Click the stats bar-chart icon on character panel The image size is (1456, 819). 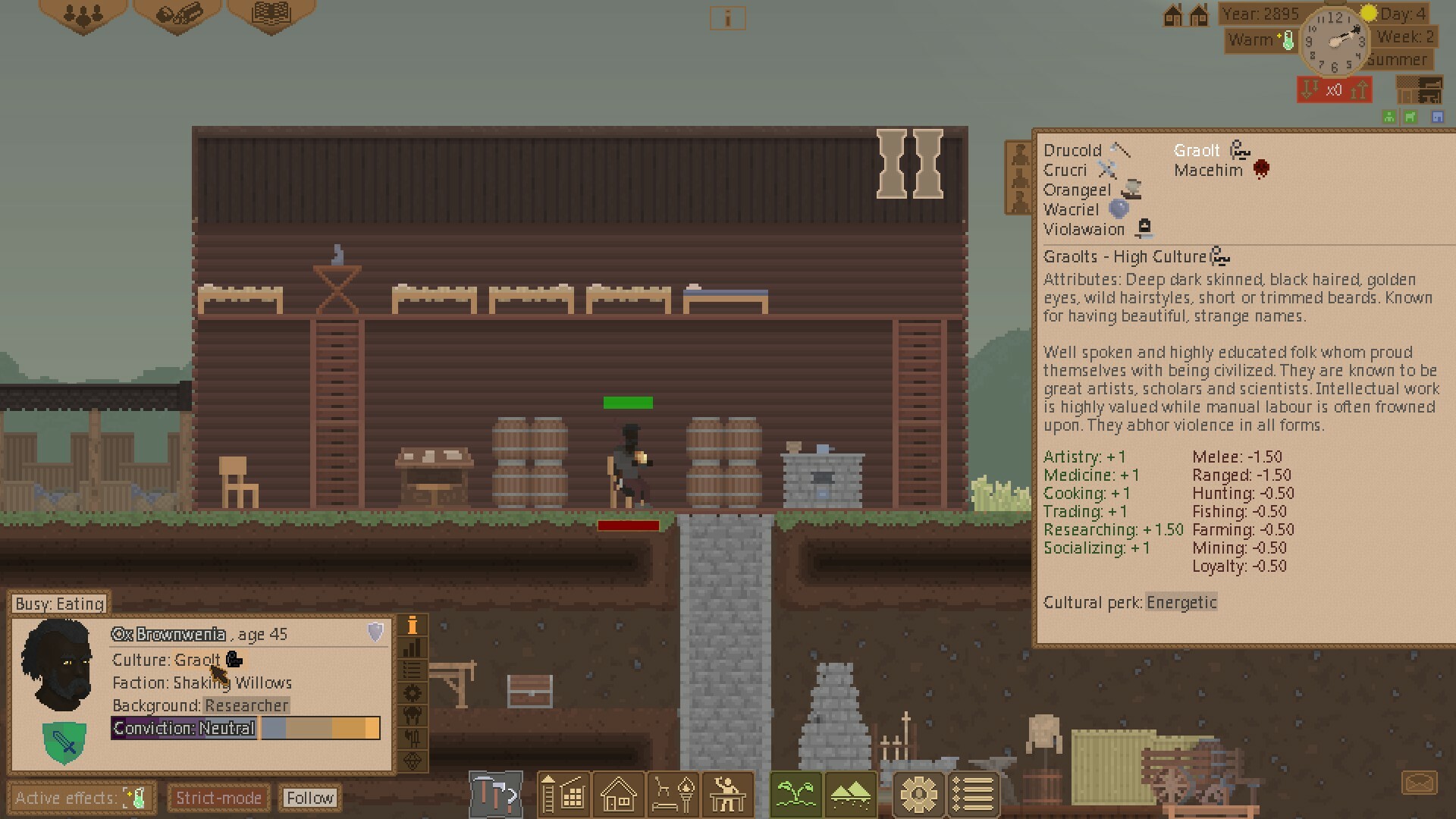413,648
